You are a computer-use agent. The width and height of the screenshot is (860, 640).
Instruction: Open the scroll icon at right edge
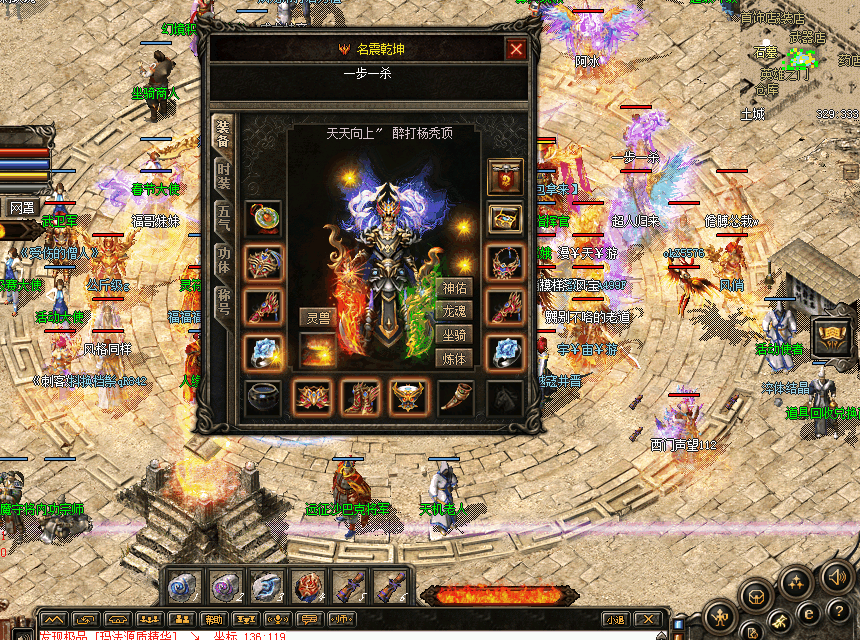[832, 337]
